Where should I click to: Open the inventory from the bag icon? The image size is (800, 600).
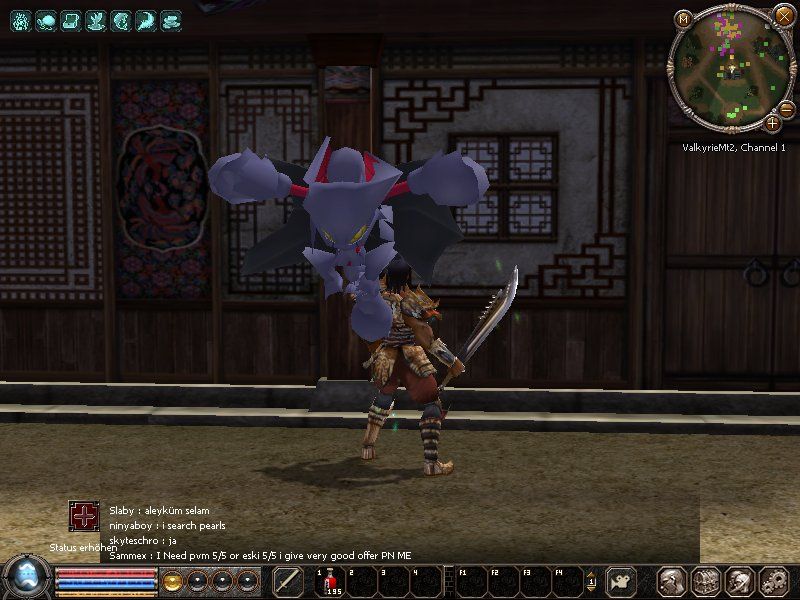706,580
